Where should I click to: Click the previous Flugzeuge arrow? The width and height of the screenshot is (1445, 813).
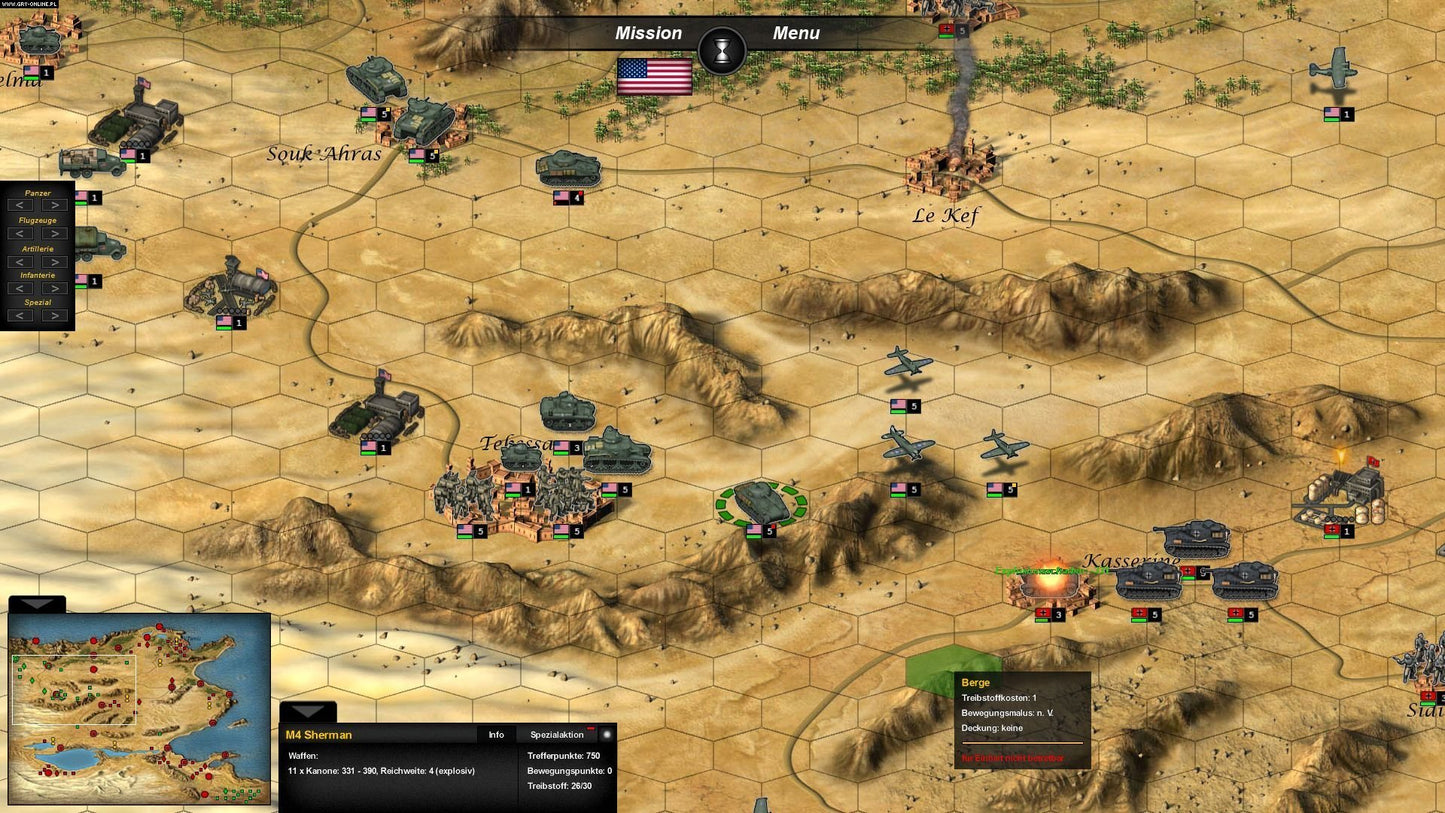coord(20,233)
